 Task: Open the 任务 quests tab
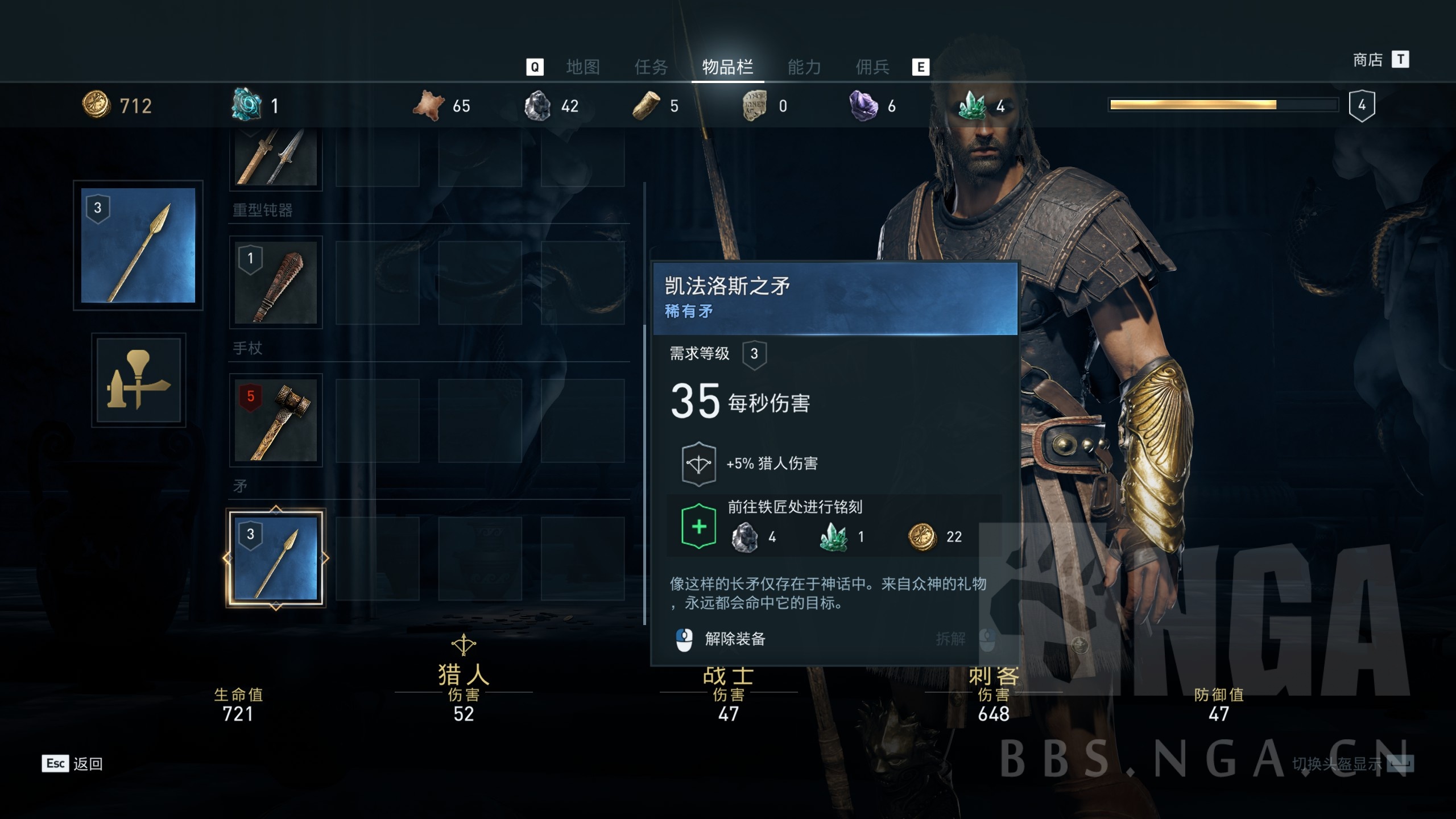coord(651,67)
